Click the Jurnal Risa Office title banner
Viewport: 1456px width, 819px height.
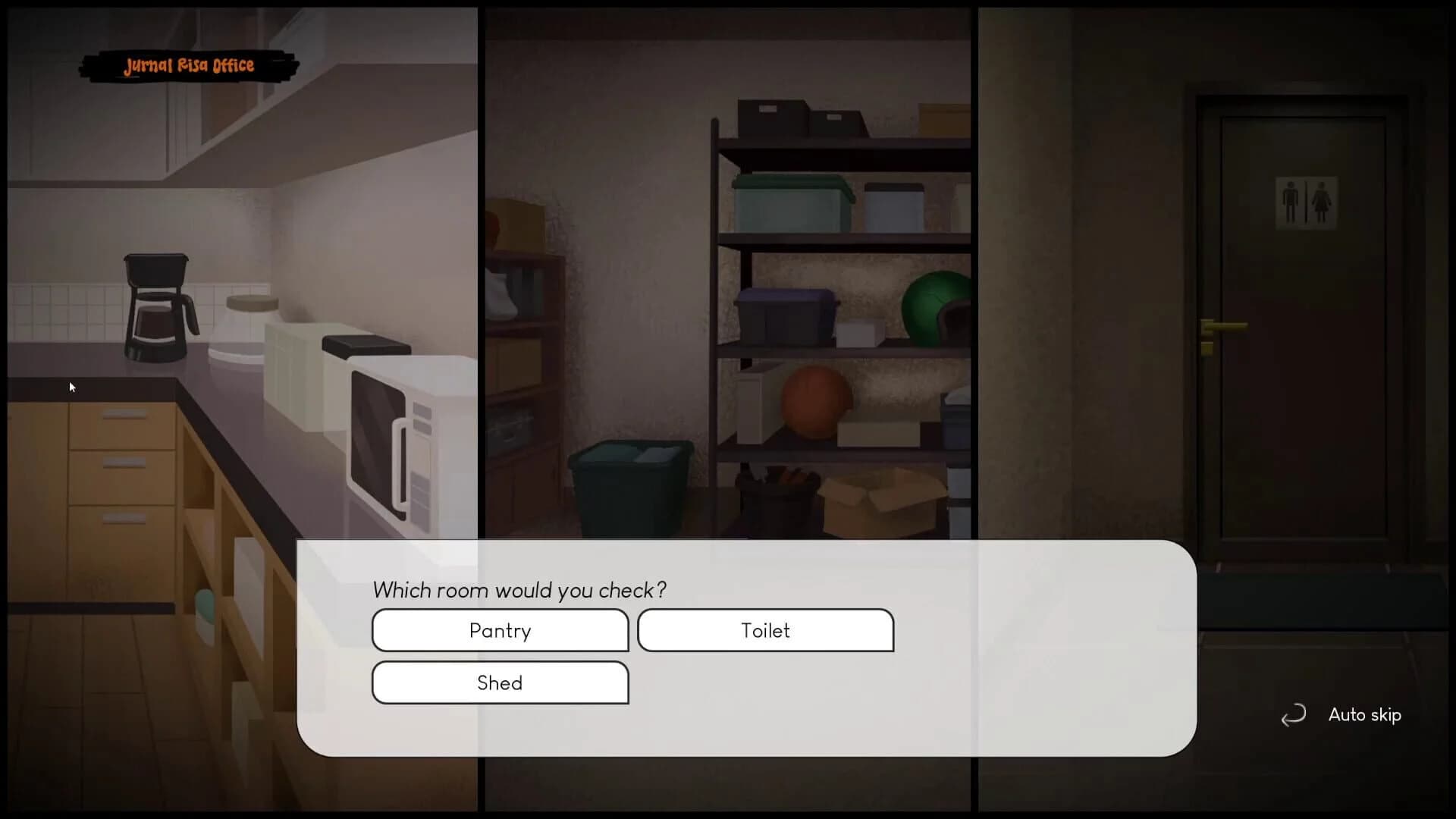coord(187,66)
